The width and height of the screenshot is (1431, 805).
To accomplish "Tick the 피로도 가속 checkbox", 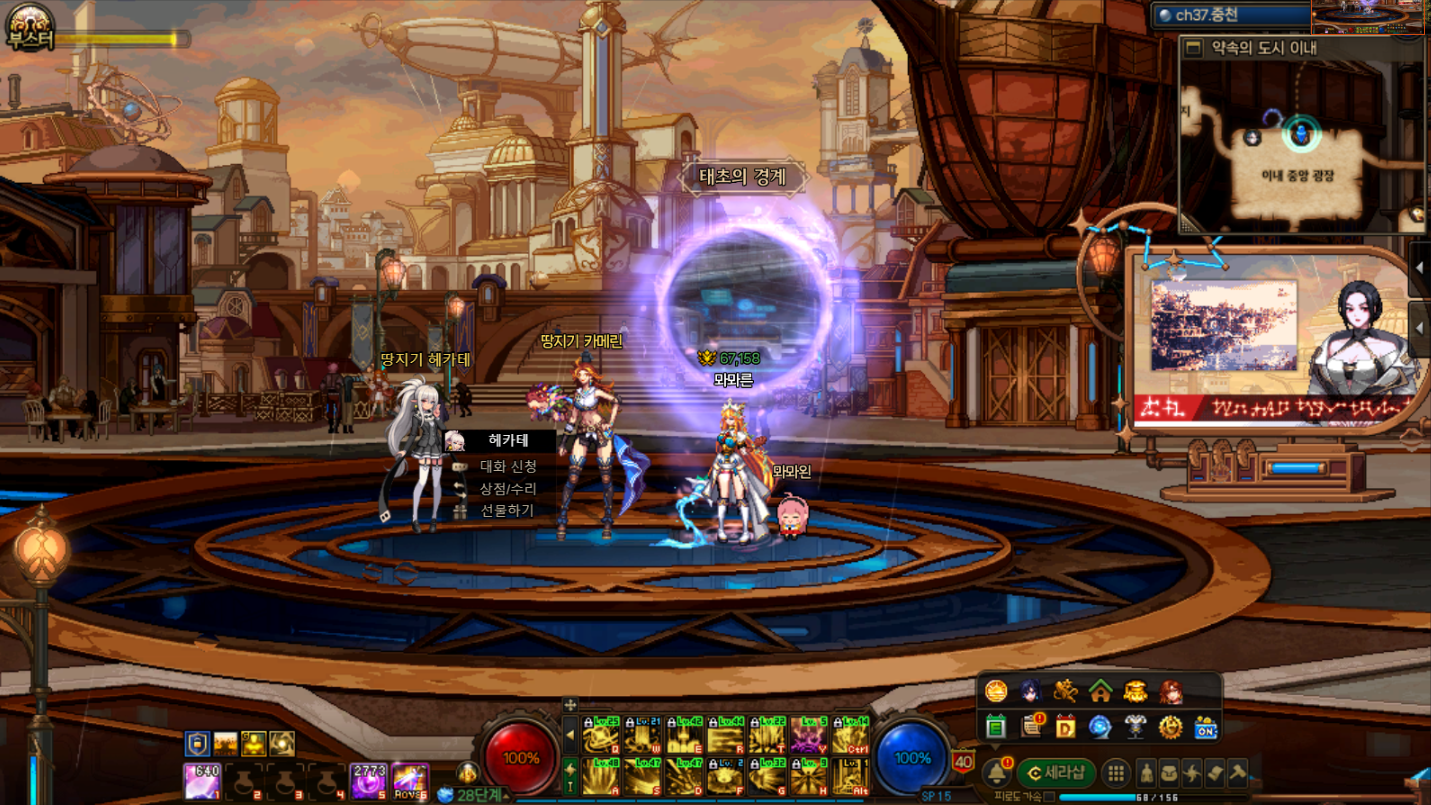I will coord(1049,797).
